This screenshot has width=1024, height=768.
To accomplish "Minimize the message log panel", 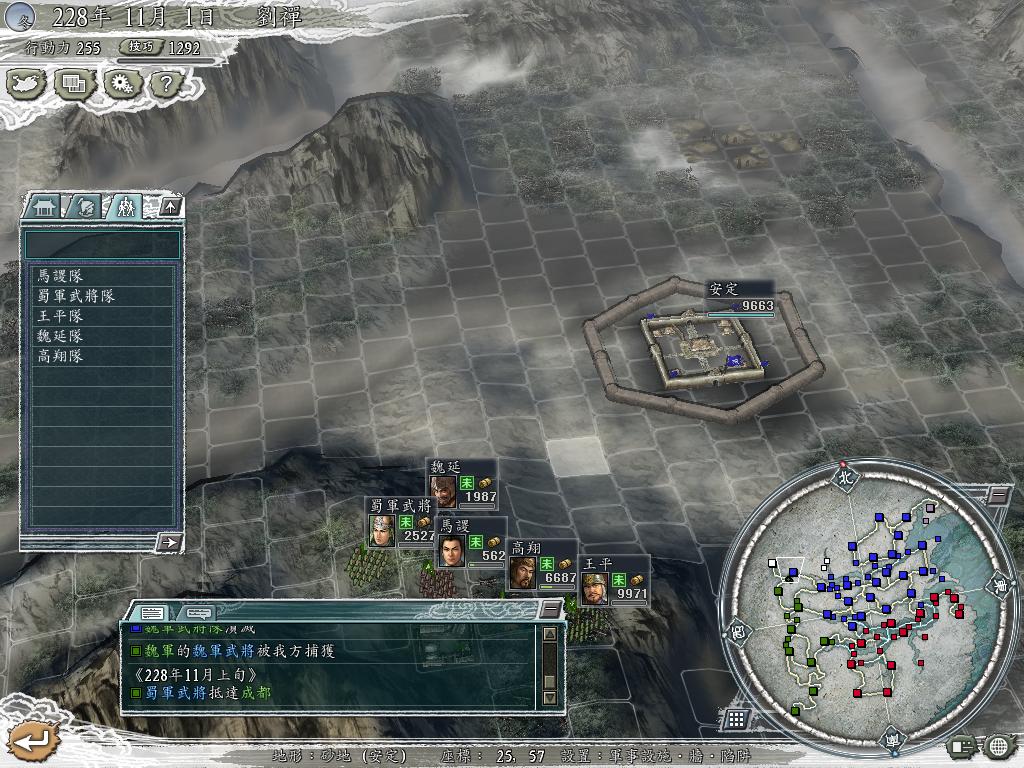I will (550, 609).
